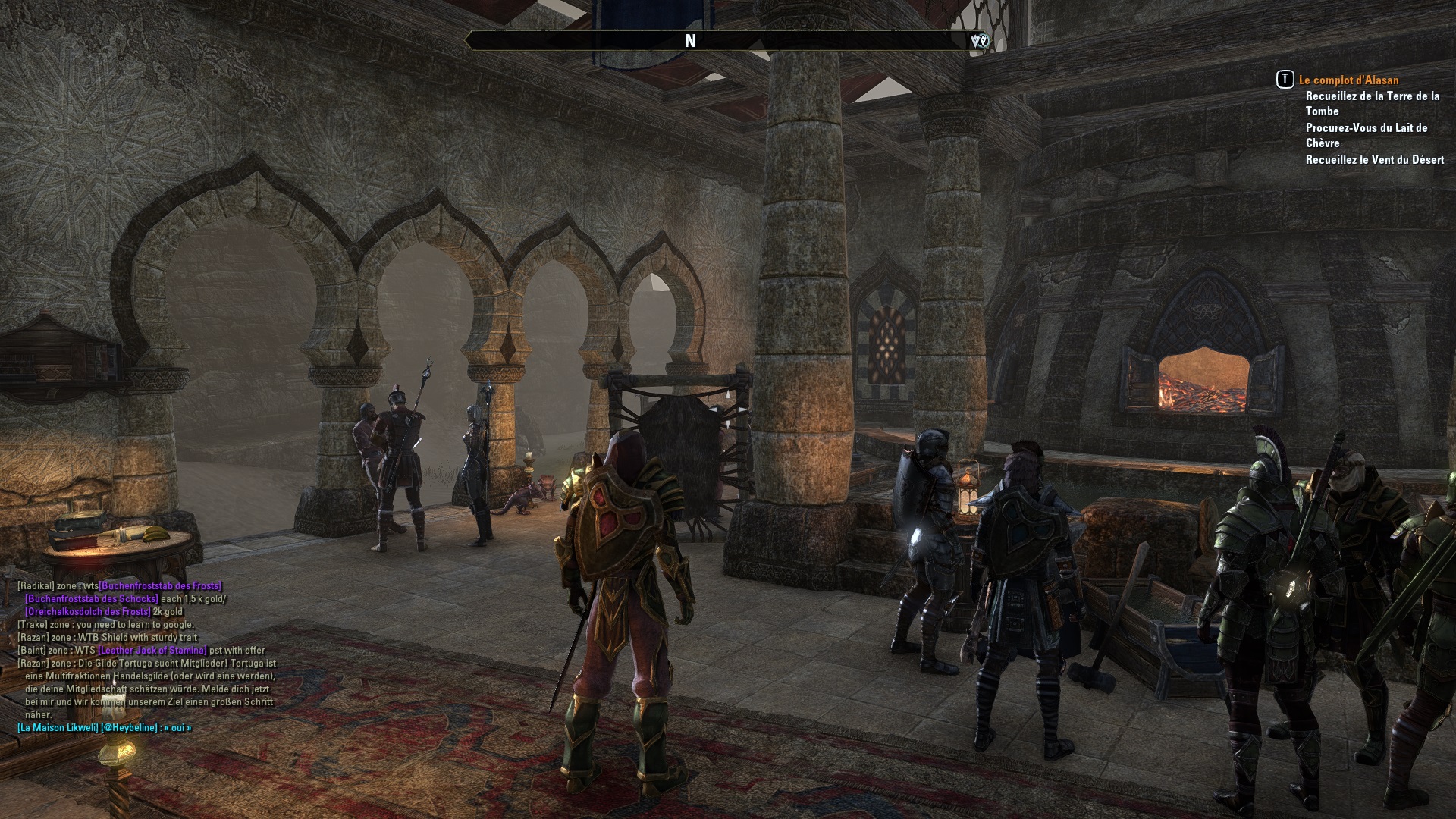
Task: Click the quest marker icon on the compass
Action: [979, 41]
